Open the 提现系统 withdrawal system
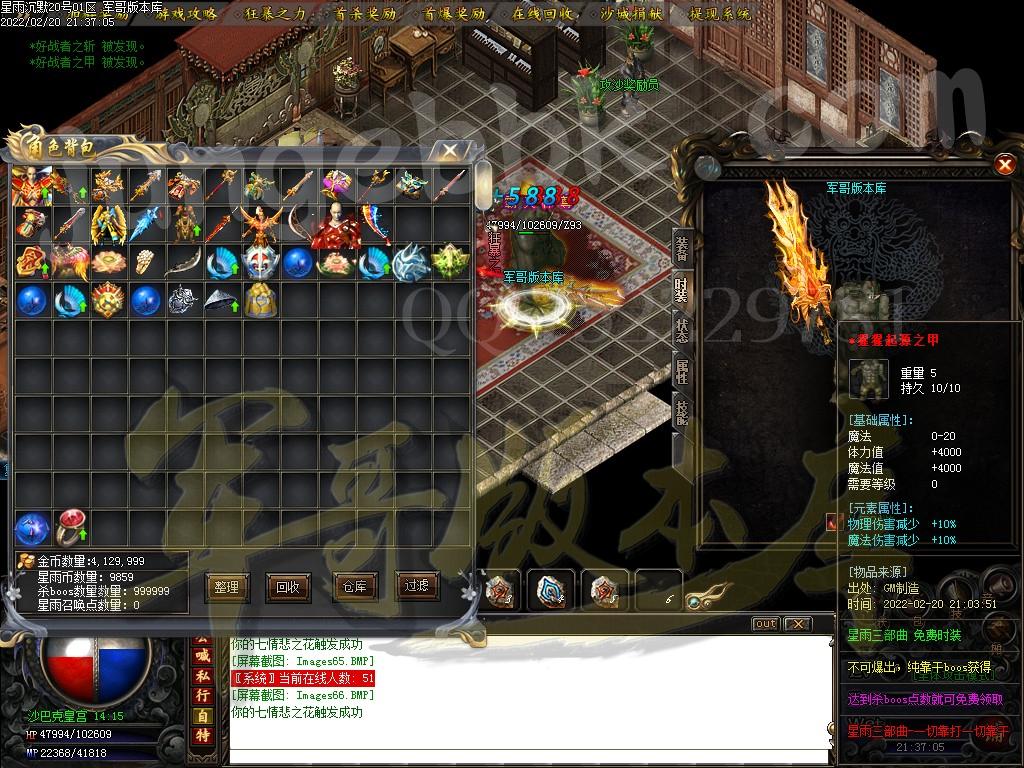This screenshot has width=1024, height=768. coord(720,13)
